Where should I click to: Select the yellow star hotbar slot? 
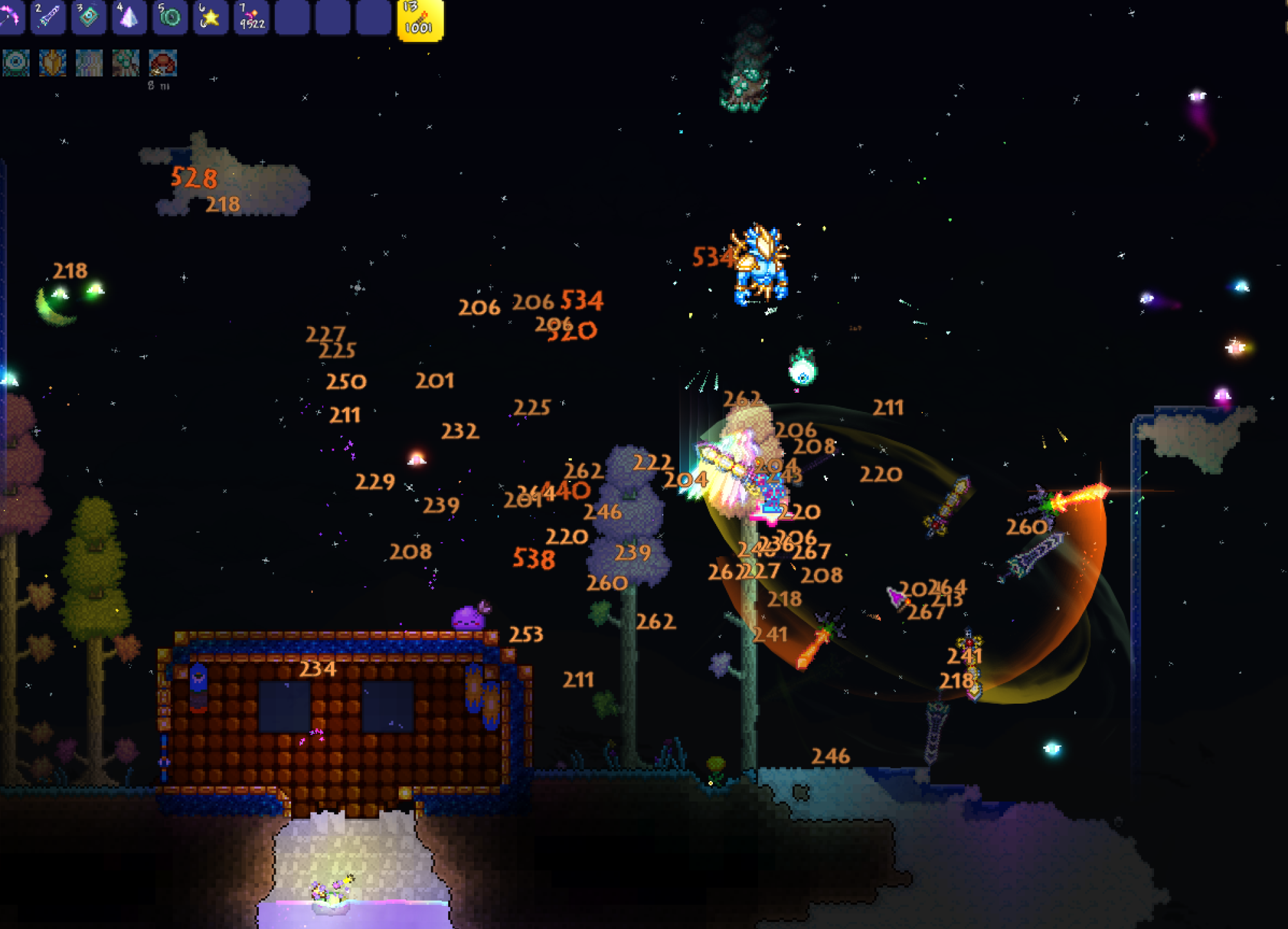tap(210, 17)
